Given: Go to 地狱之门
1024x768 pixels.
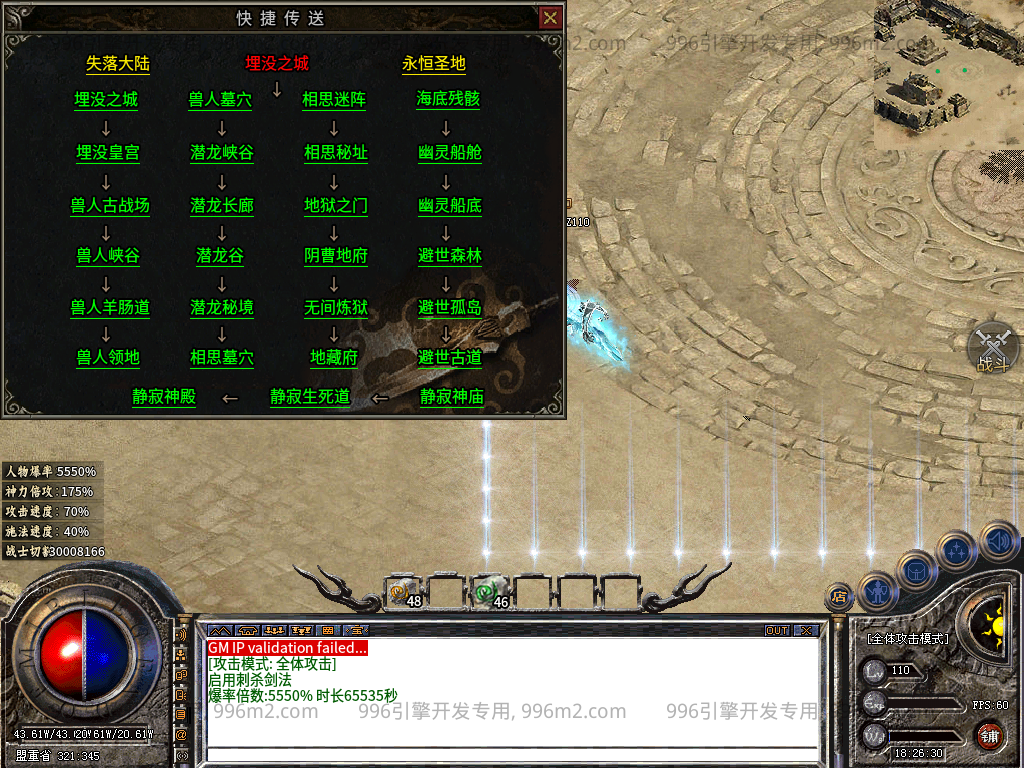Looking at the screenshot, I should (x=336, y=205).
